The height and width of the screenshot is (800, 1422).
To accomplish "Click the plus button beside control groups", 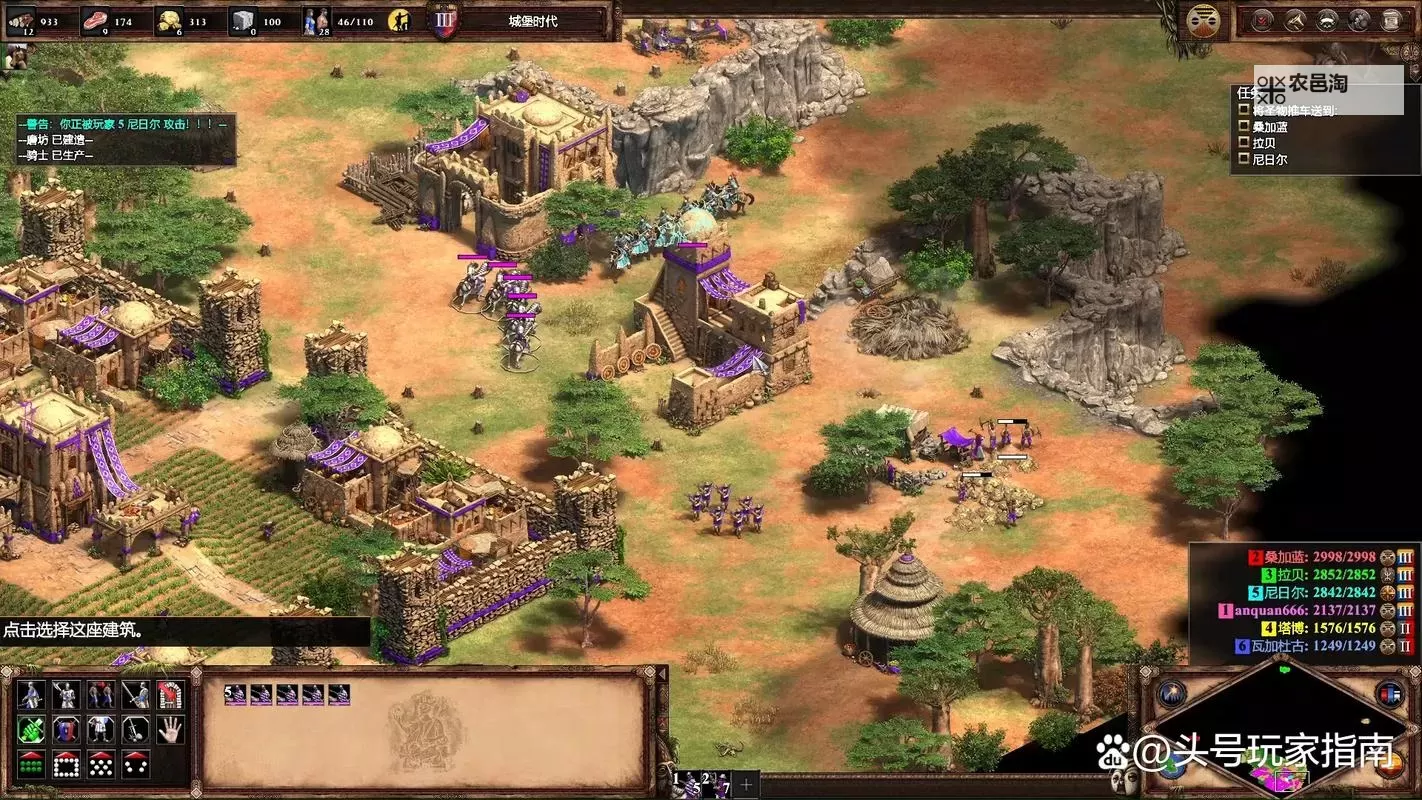I will click(x=745, y=783).
